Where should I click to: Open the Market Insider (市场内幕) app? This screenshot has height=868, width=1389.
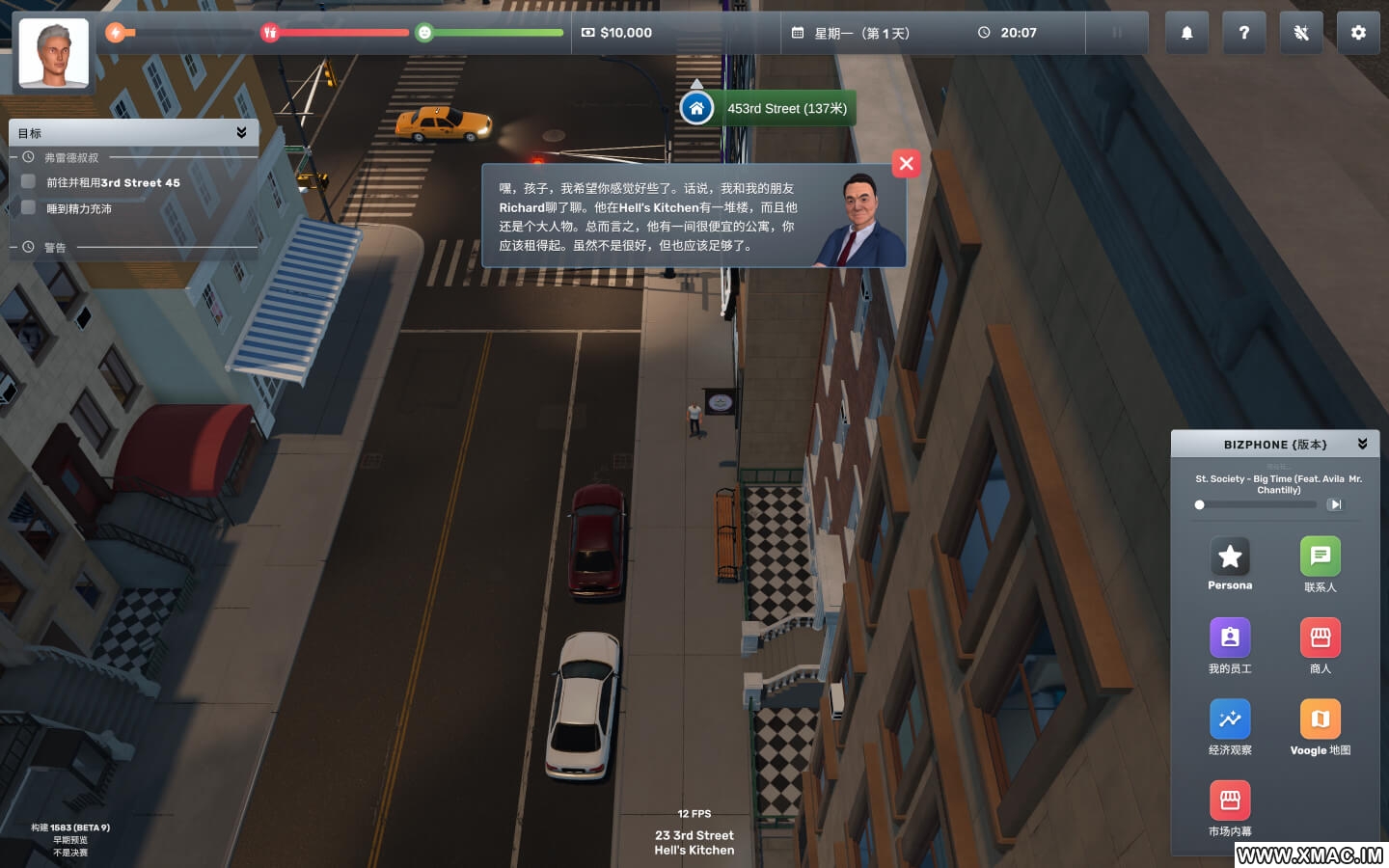(x=1230, y=800)
